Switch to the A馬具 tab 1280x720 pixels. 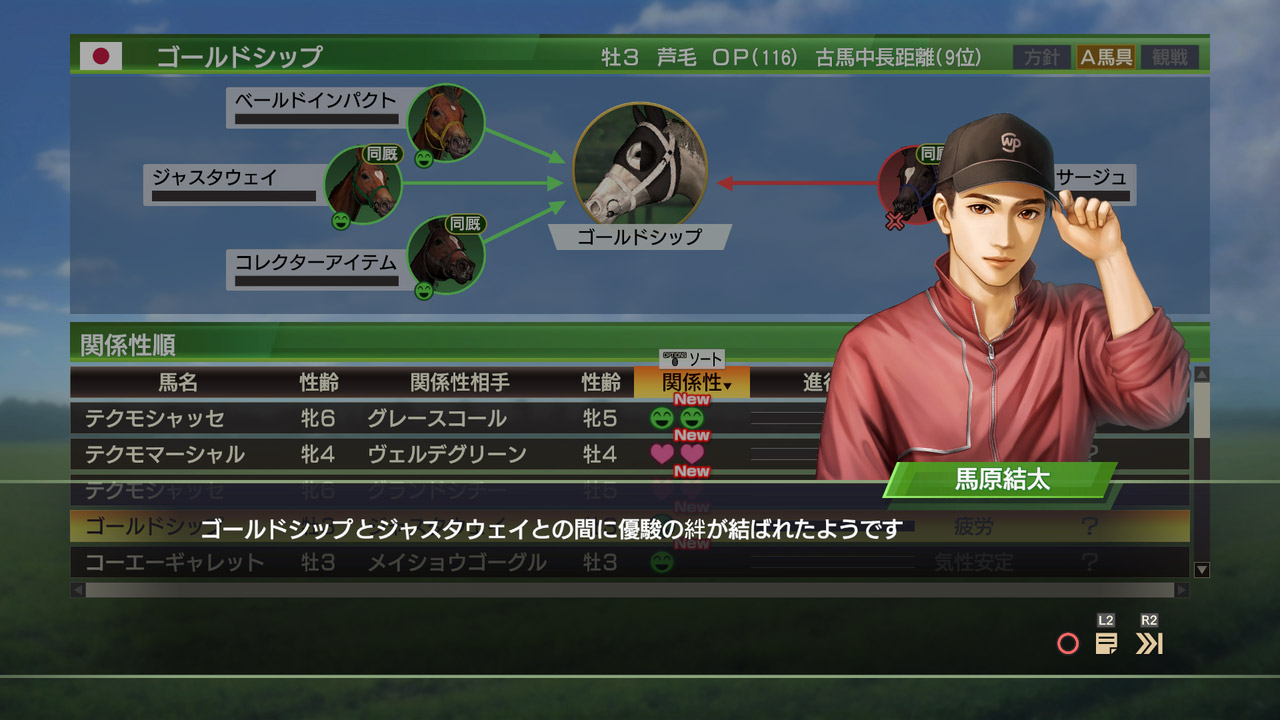(1106, 57)
